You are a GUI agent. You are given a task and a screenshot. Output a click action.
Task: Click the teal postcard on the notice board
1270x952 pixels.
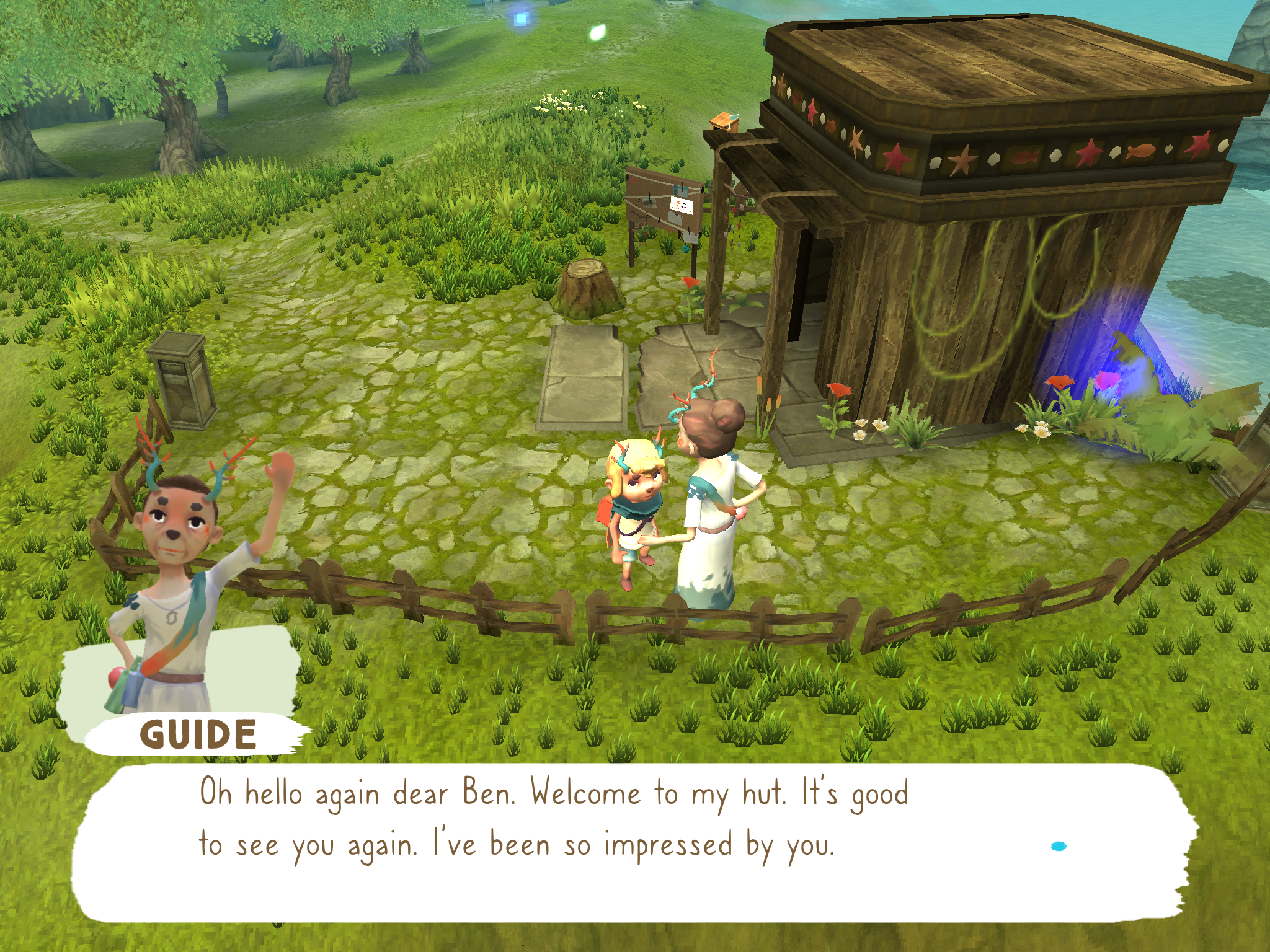tap(680, 190)
